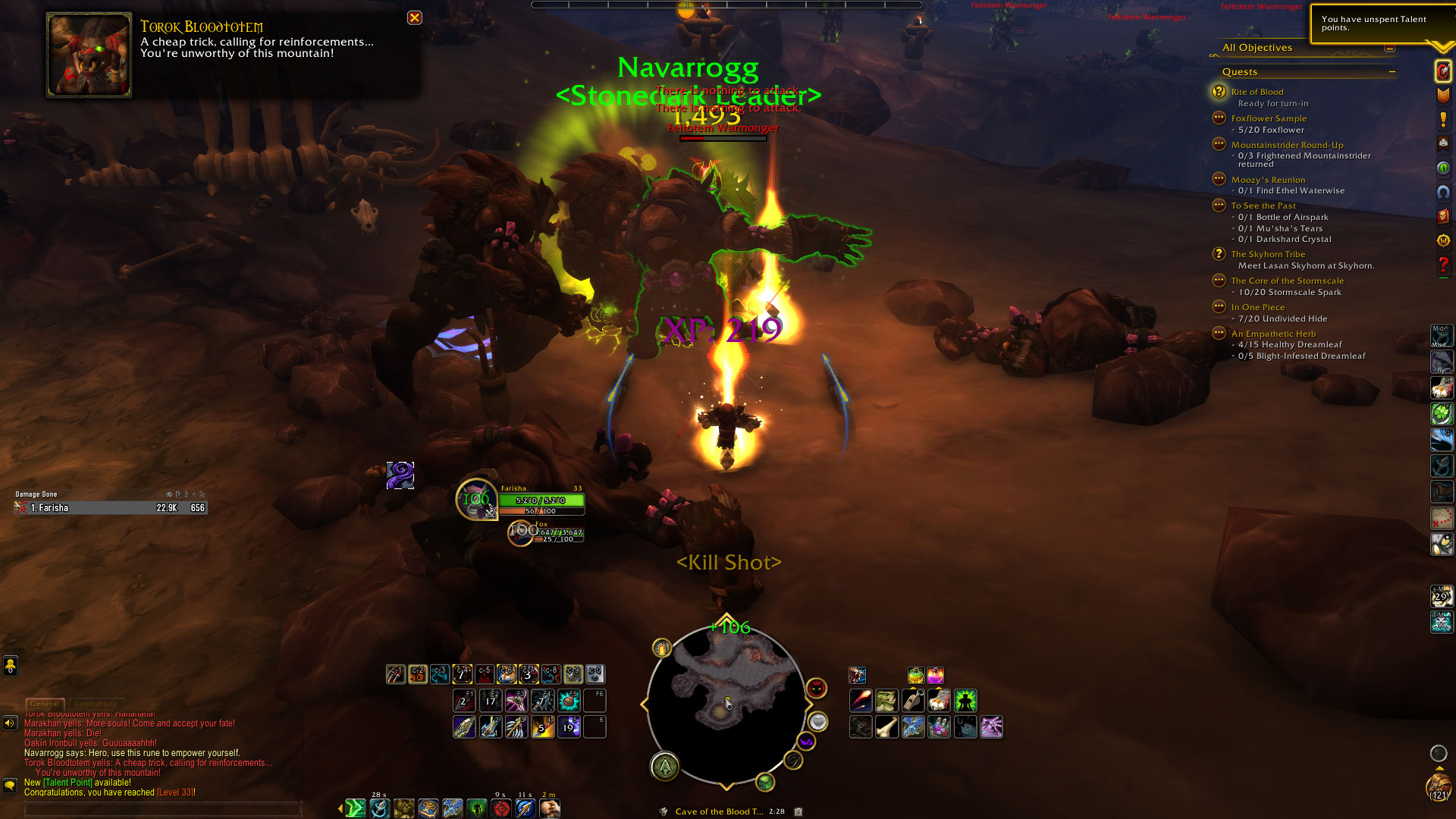Screen dimensions: 1456x819
Task: Minimize the All Objectives tracker
Action: 1389,48
